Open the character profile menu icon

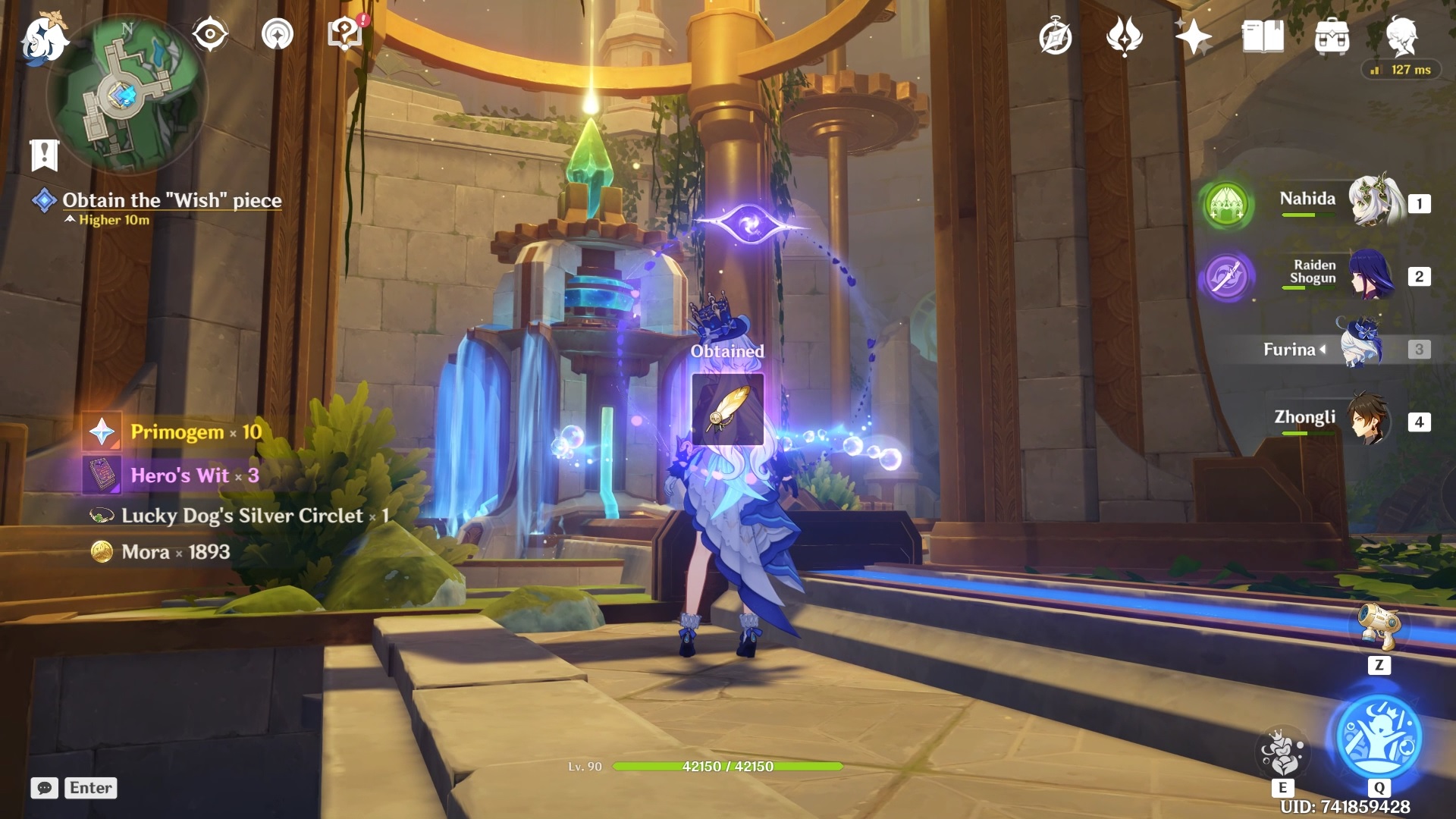pyautogui.click(x=1401, y=36)
